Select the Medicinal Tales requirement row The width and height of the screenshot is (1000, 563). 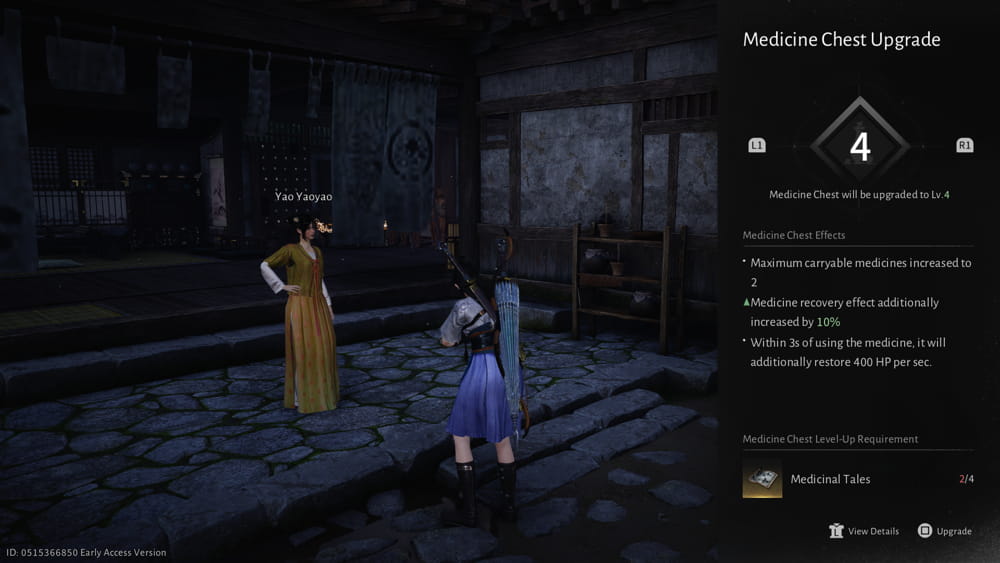point(857,479)
